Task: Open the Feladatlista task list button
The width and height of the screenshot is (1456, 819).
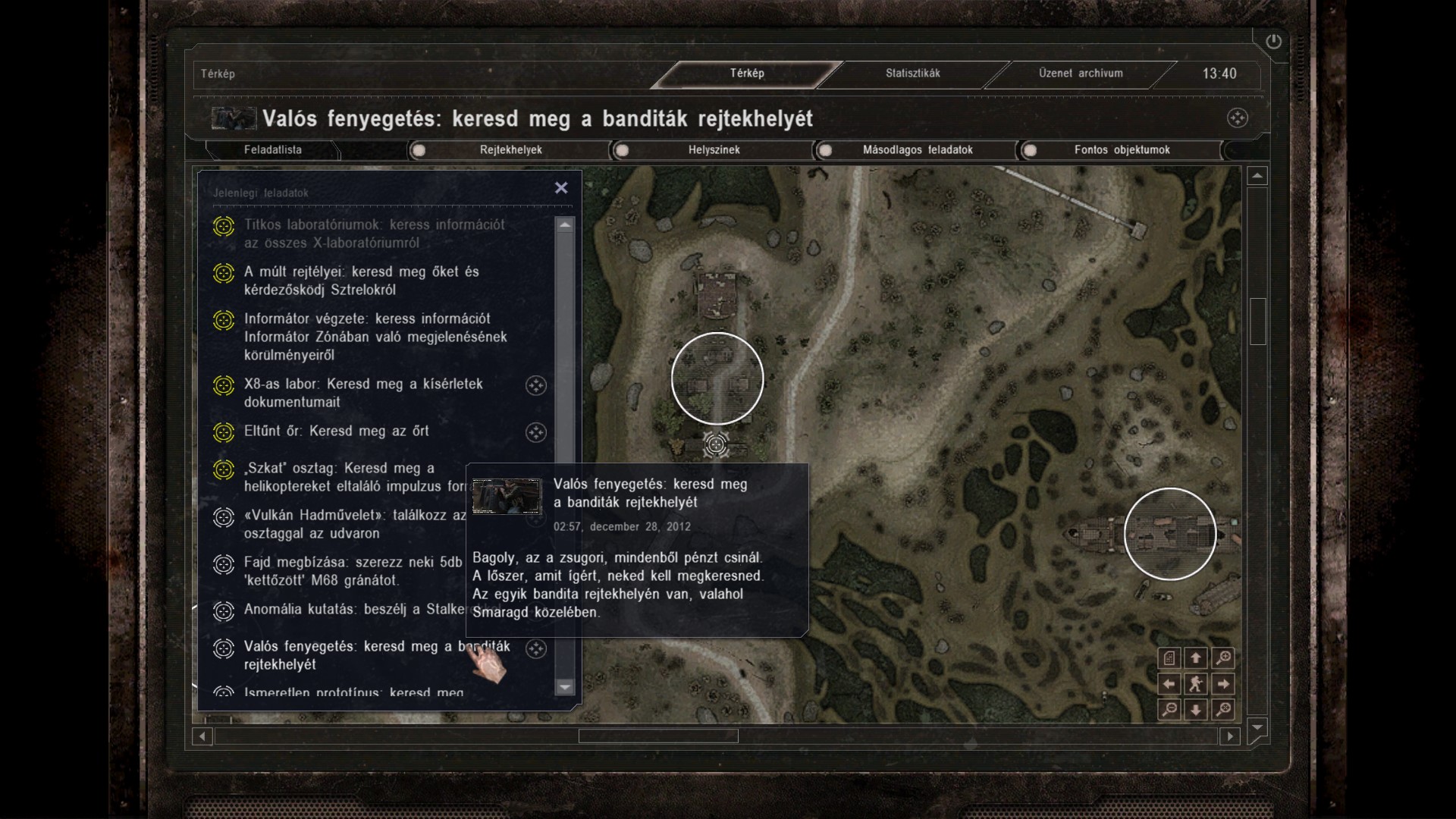Action: click(273, 150)
